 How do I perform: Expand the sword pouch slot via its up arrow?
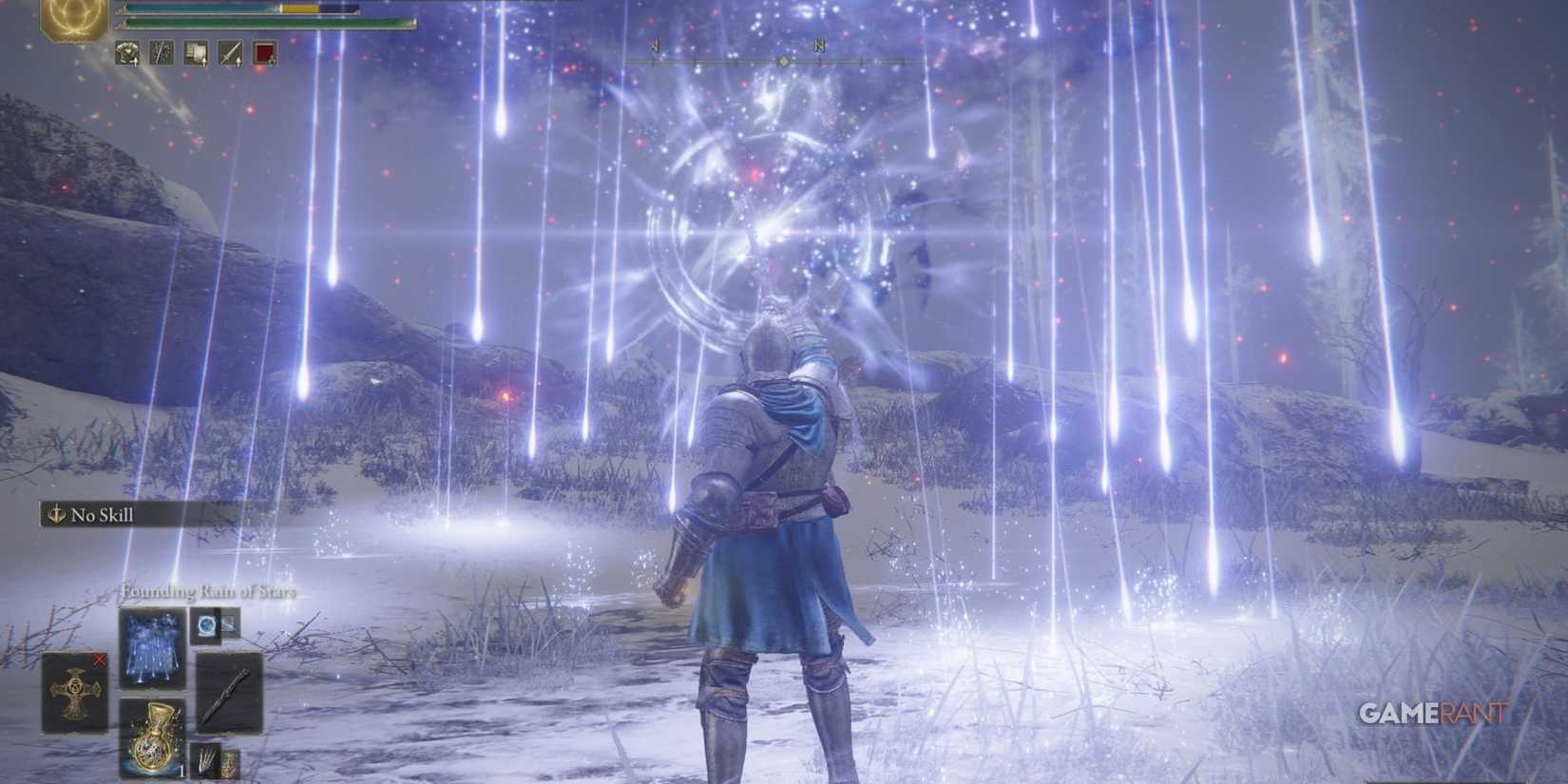click(x=239, y=61)
